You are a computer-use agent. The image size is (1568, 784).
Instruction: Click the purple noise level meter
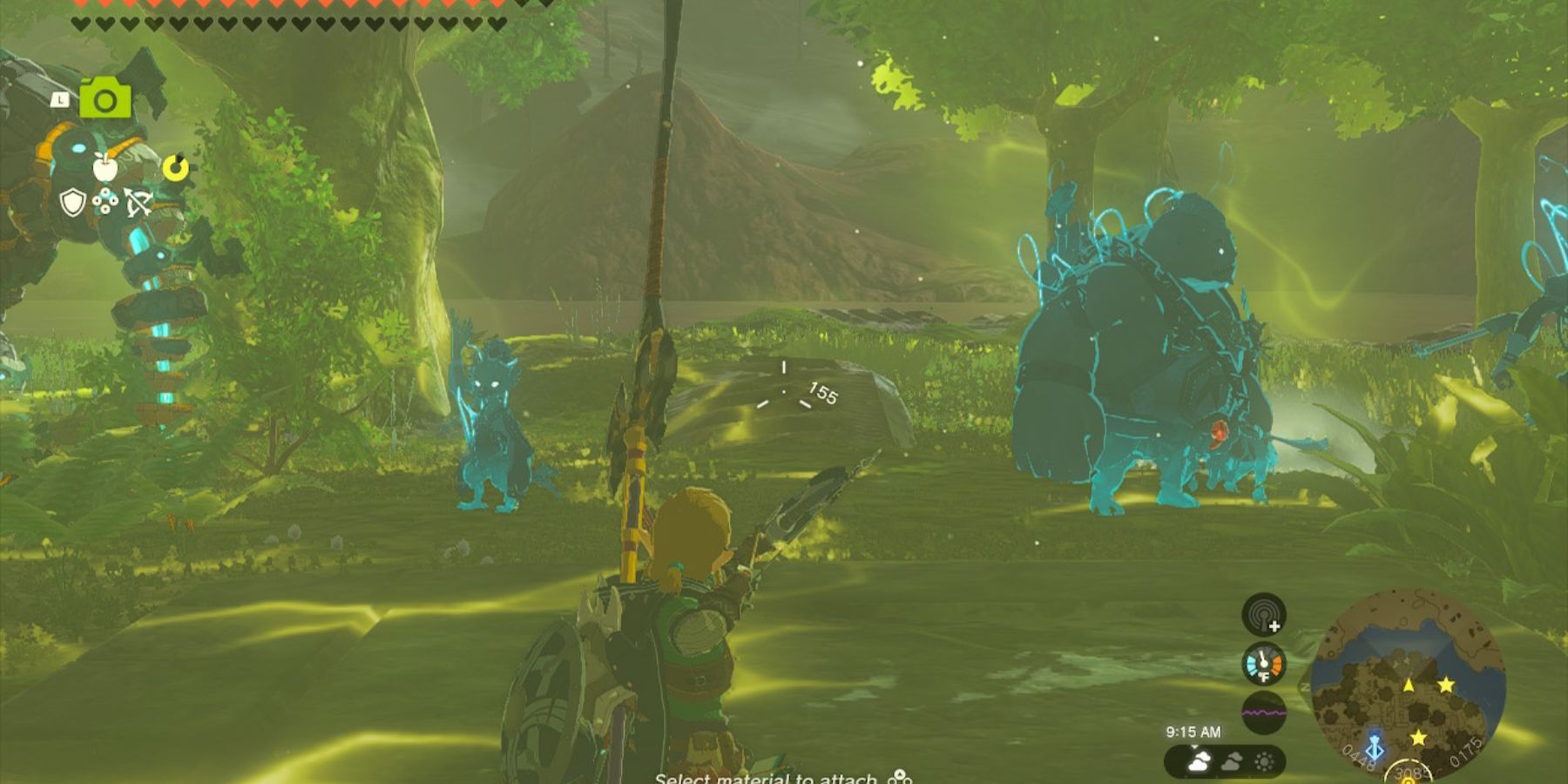[x=1263, y=711]
